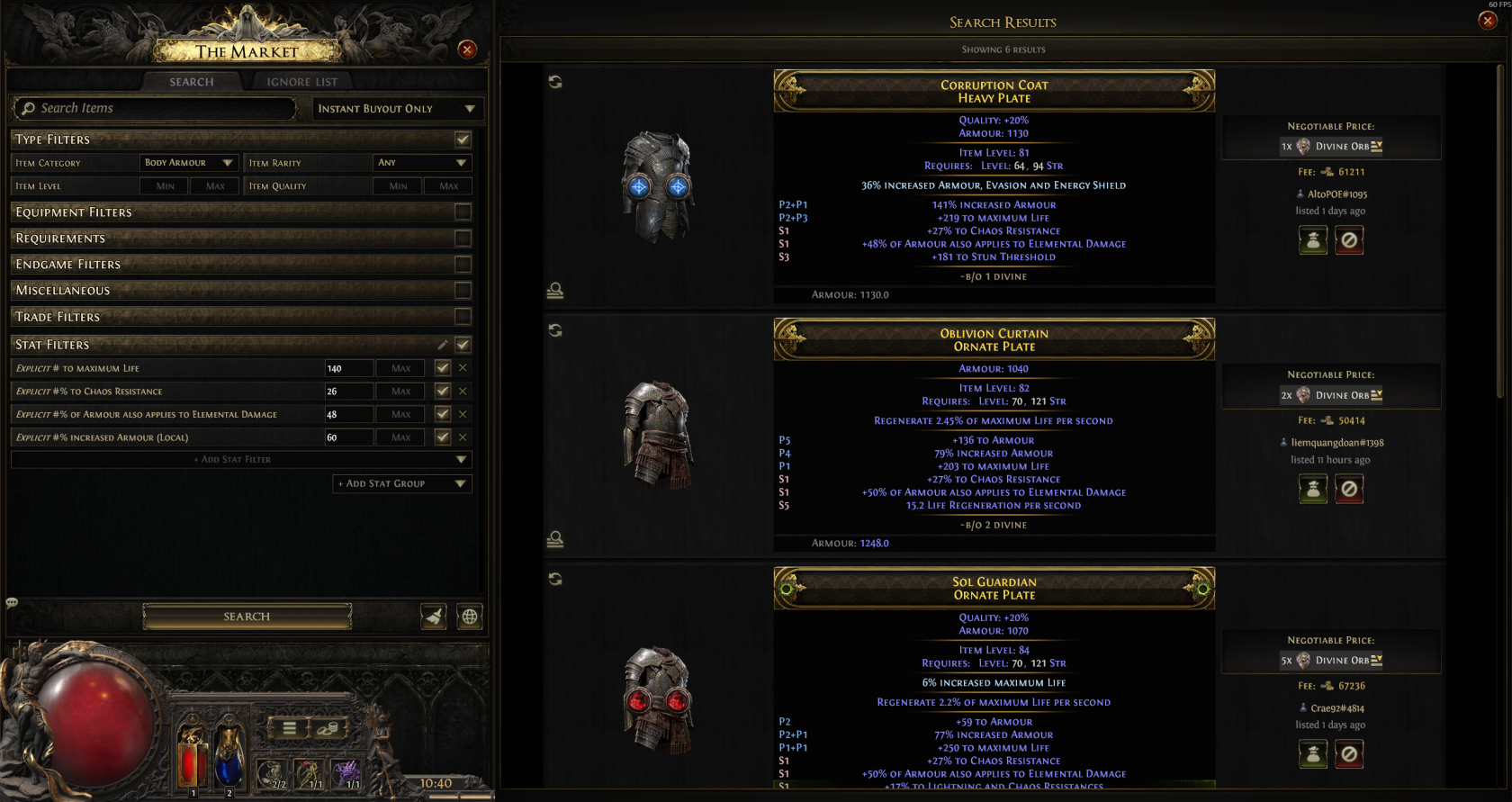Open the Item Rarity dropdown
Screen dimensions: 1512x802
point(422,163)
